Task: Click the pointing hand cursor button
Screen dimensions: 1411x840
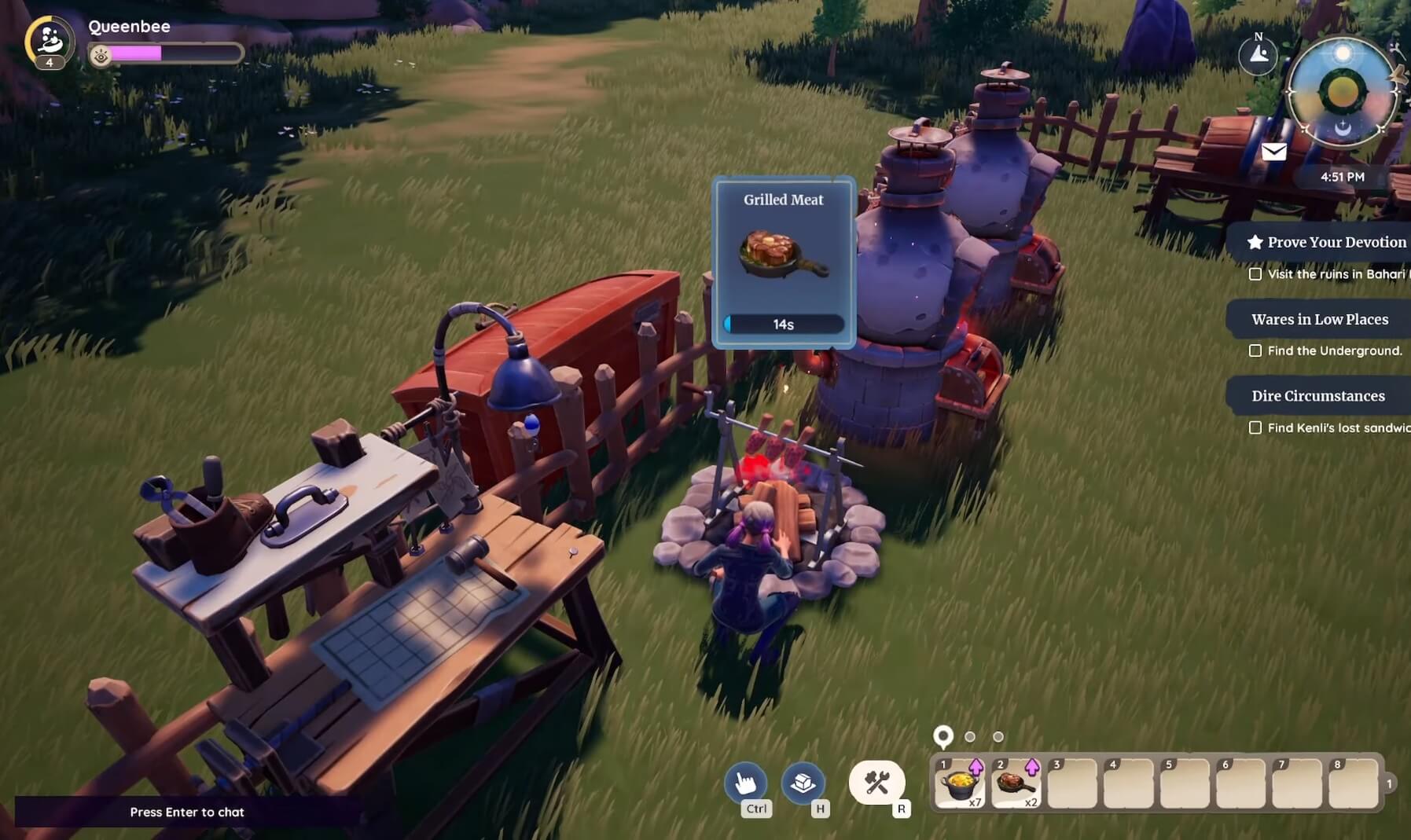Action: (x=745, y=783)
